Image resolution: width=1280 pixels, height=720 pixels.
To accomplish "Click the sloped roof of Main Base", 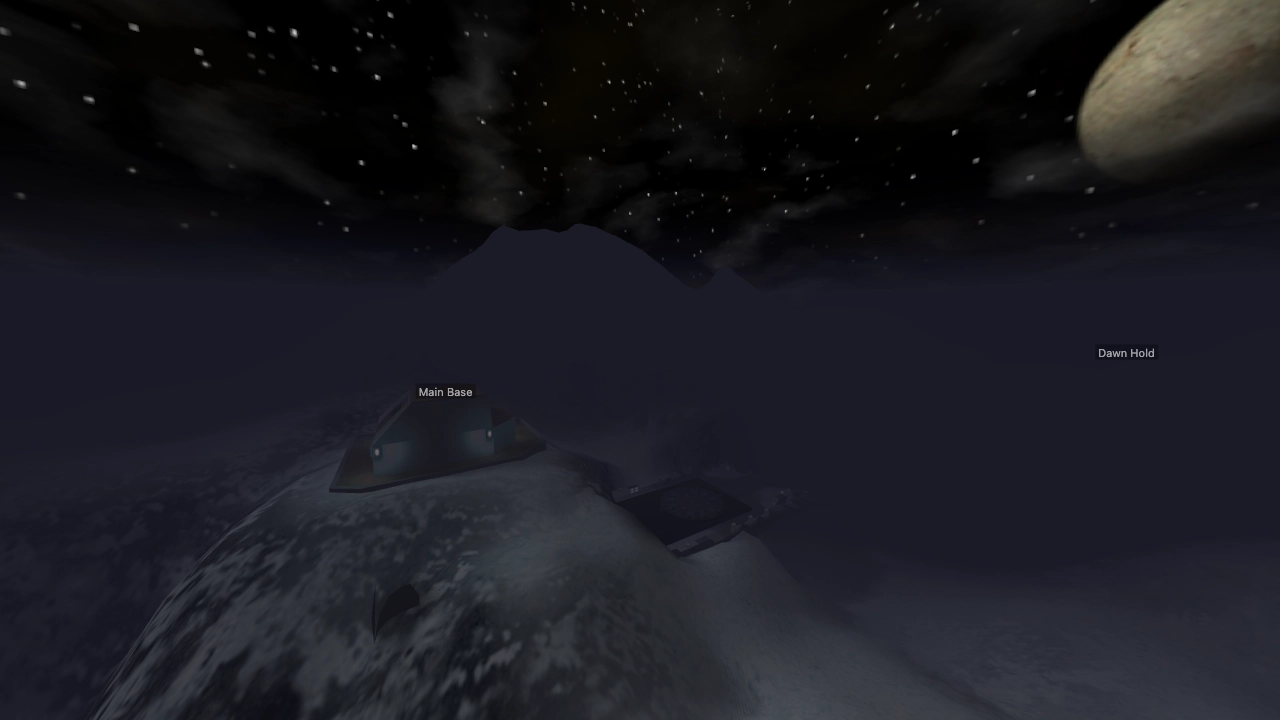I will 430,420.
